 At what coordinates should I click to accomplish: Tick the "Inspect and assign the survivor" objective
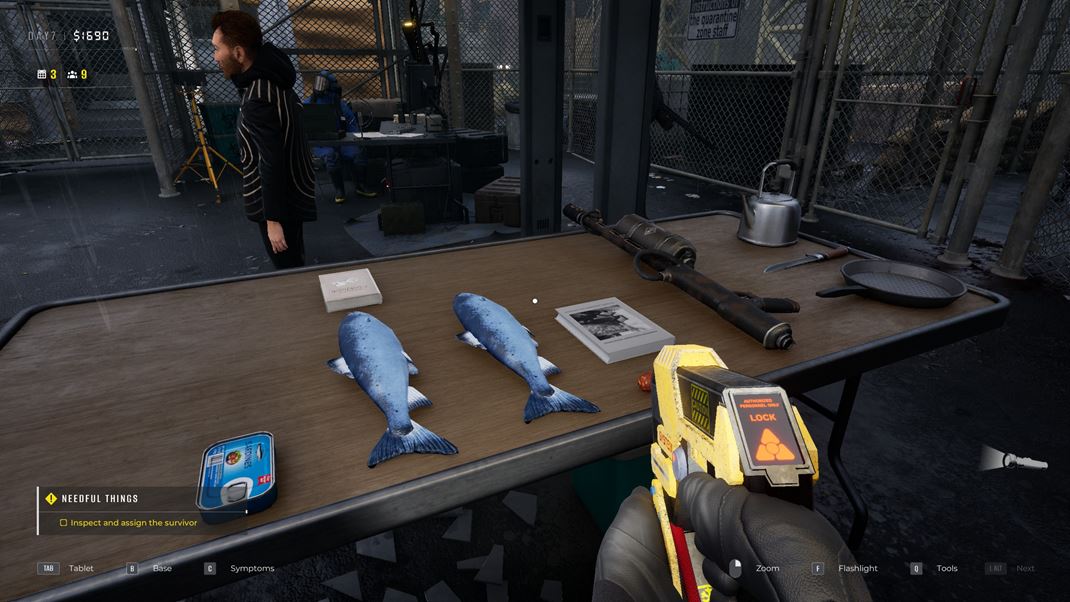pyautogui.click(x=64, y=523)
